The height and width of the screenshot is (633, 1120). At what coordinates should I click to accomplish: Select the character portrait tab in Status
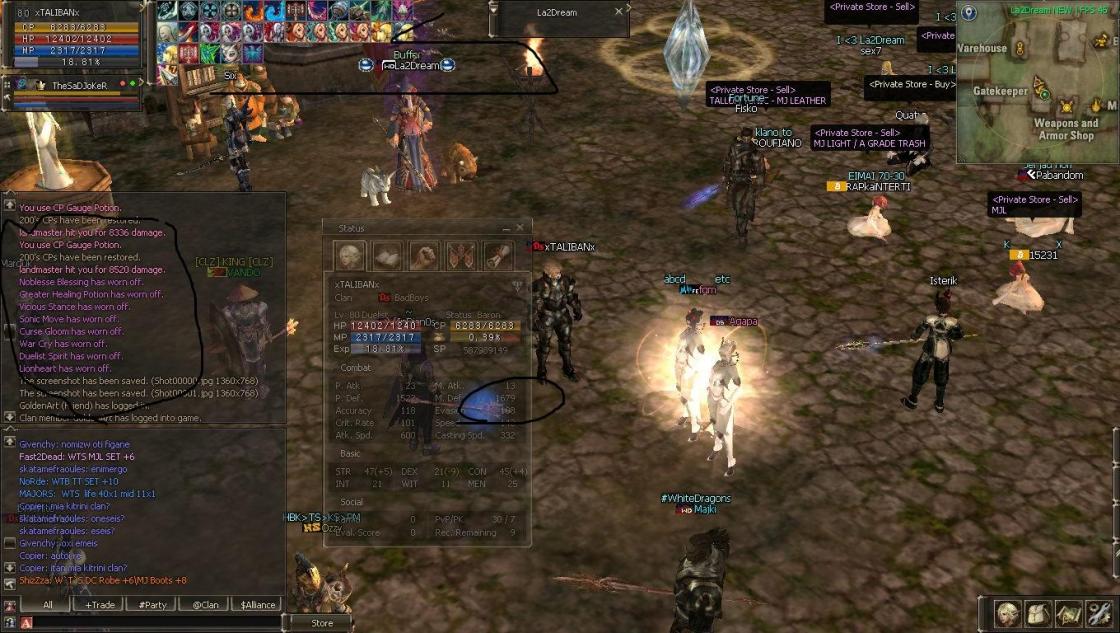coord(350,256)
